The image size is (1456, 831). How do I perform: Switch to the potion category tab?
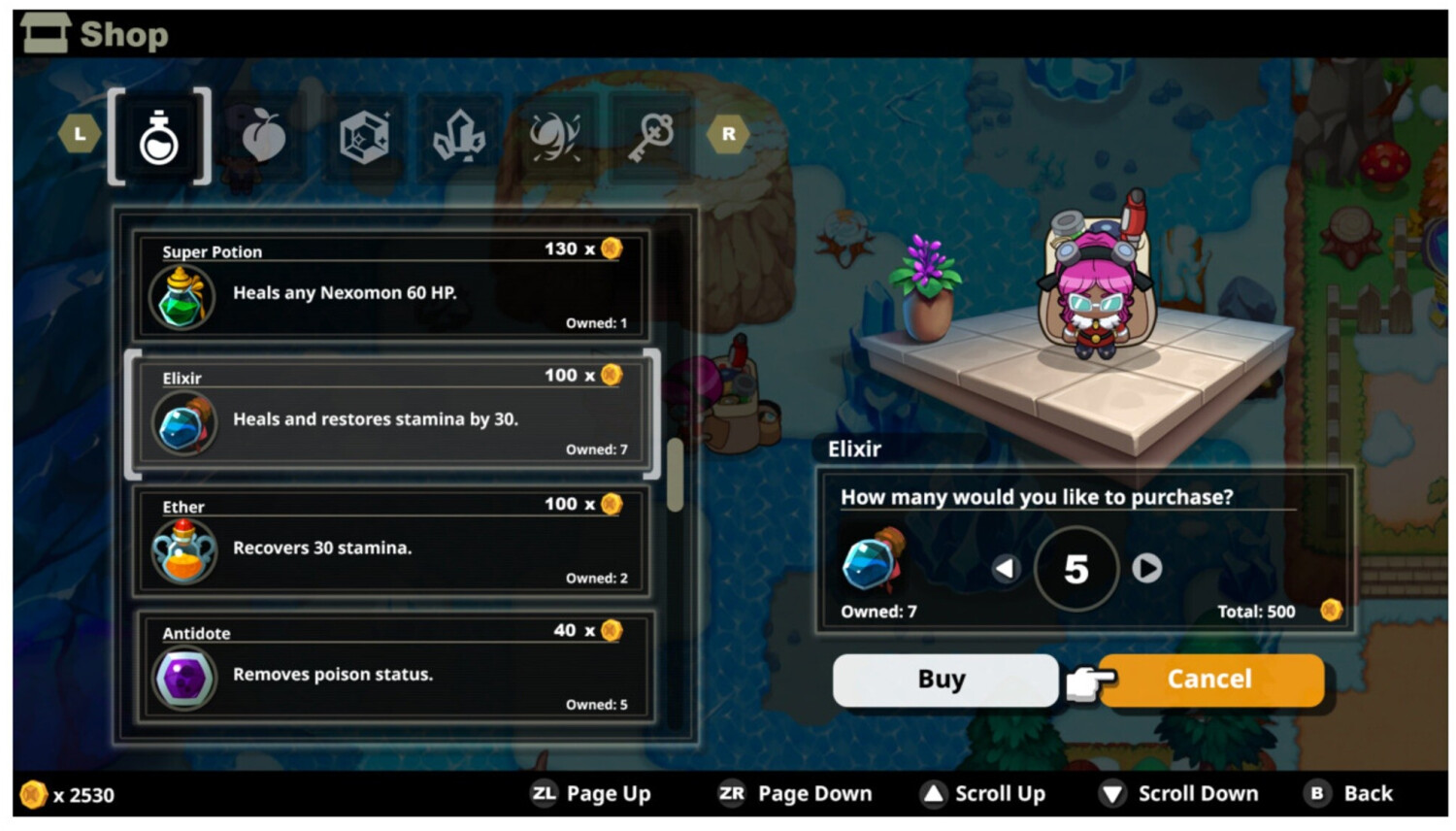(159, 137)
